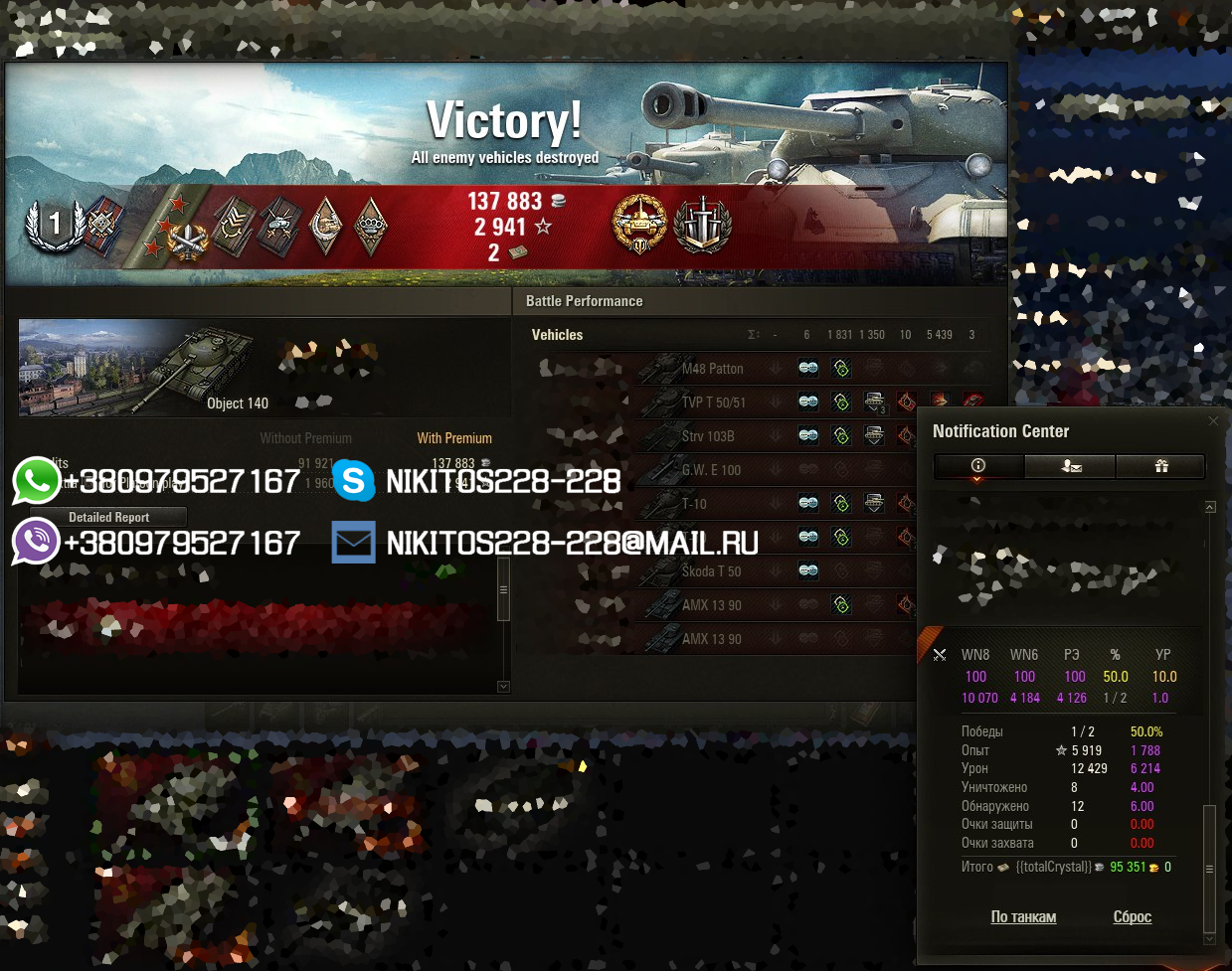Select the info tab in Notification Center

click(978, 466)
